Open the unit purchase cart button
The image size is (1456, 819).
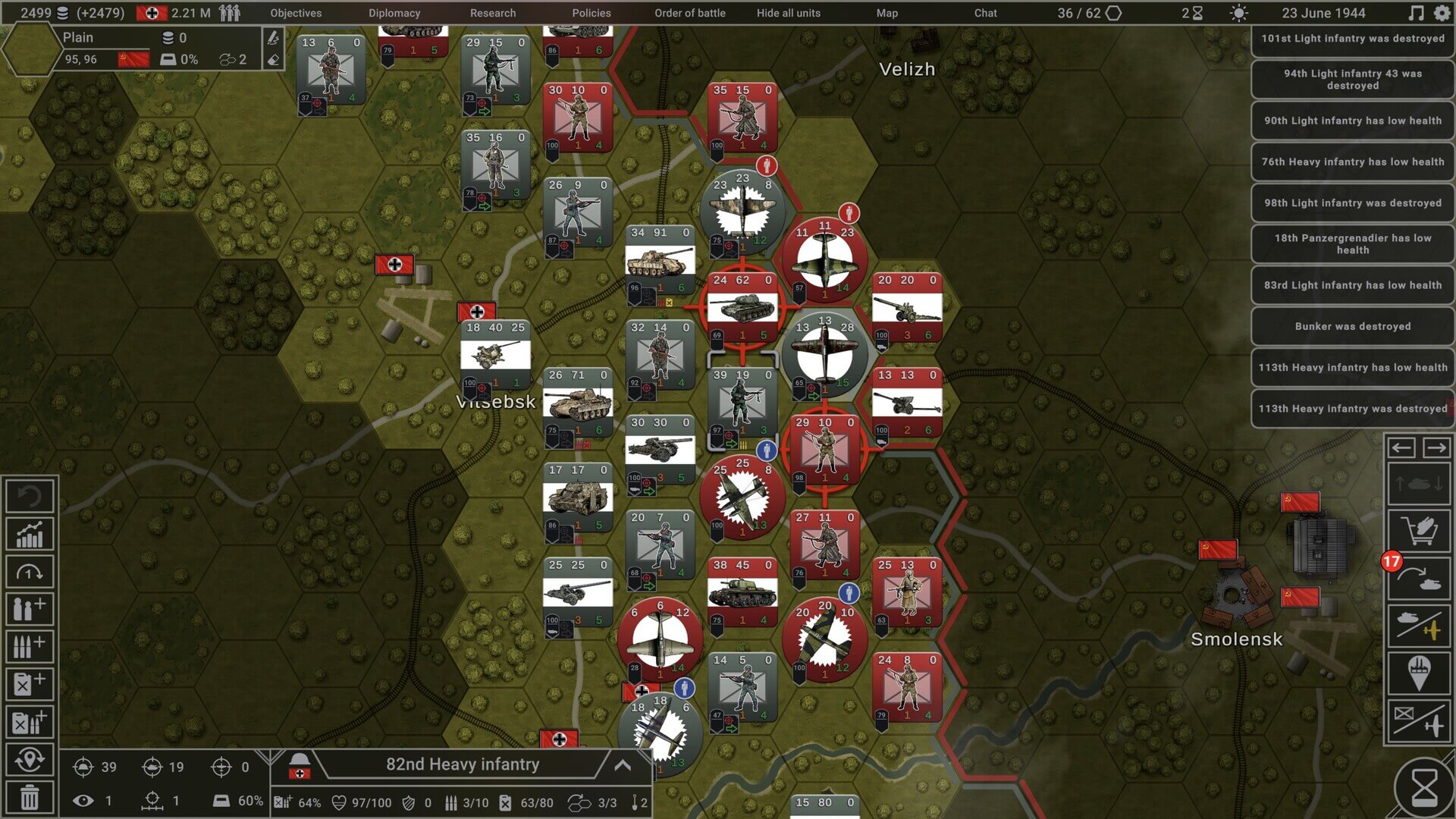(x=1419, y=531)
